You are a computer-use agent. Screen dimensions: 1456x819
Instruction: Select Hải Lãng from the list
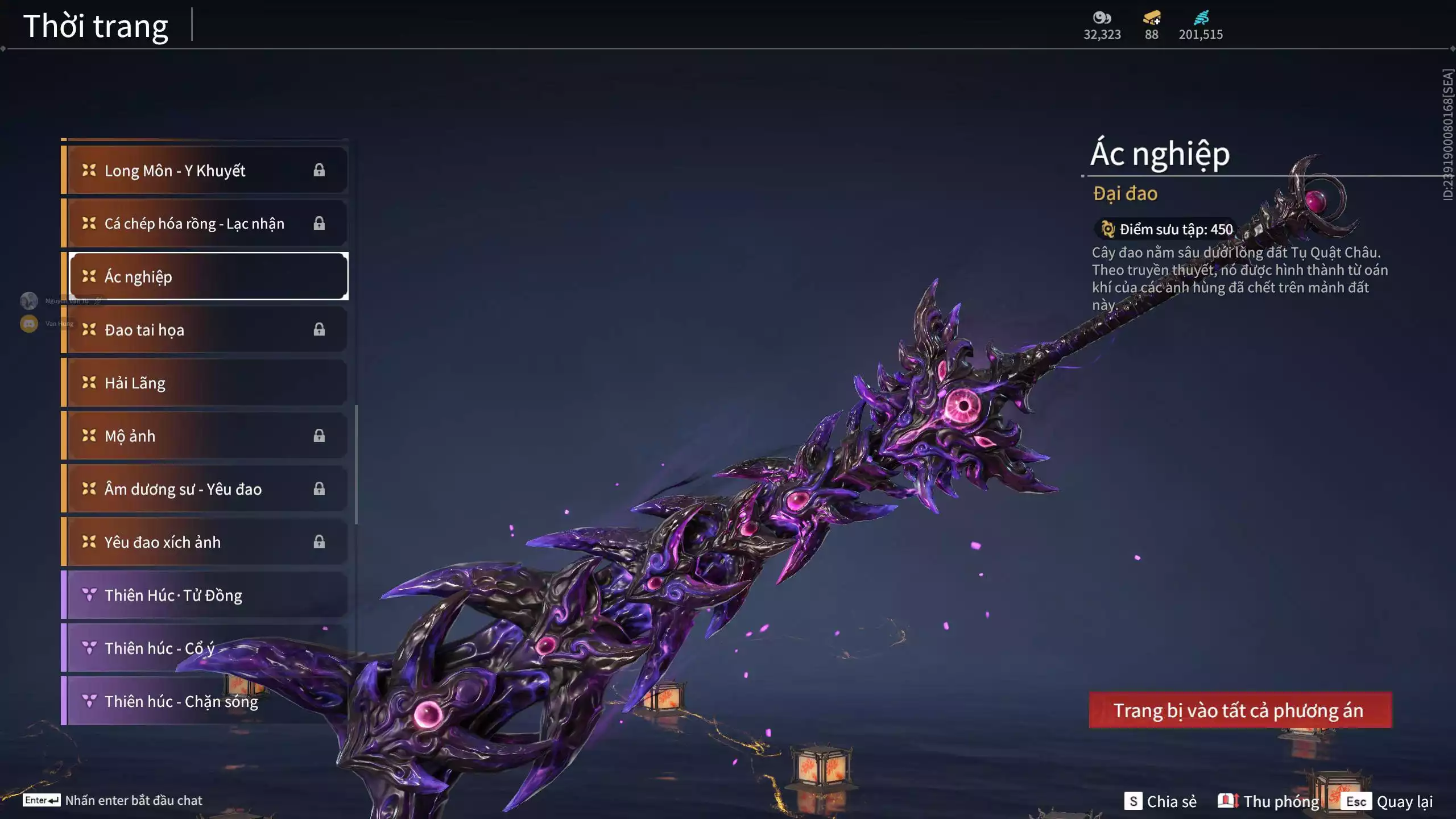205,383
